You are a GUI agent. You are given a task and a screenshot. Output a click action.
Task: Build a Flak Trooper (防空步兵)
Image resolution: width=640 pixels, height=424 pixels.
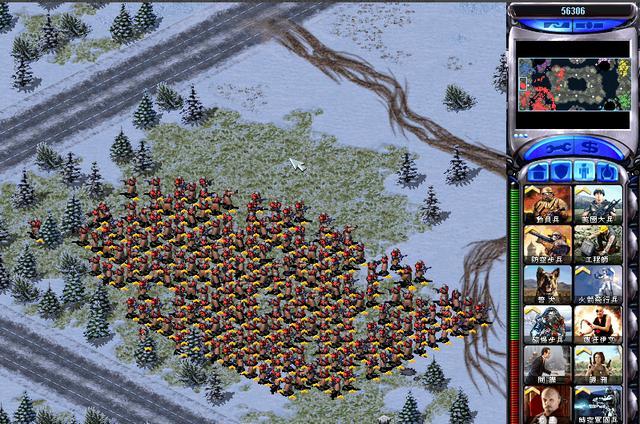pyautogui.click(x=547, y=243)
